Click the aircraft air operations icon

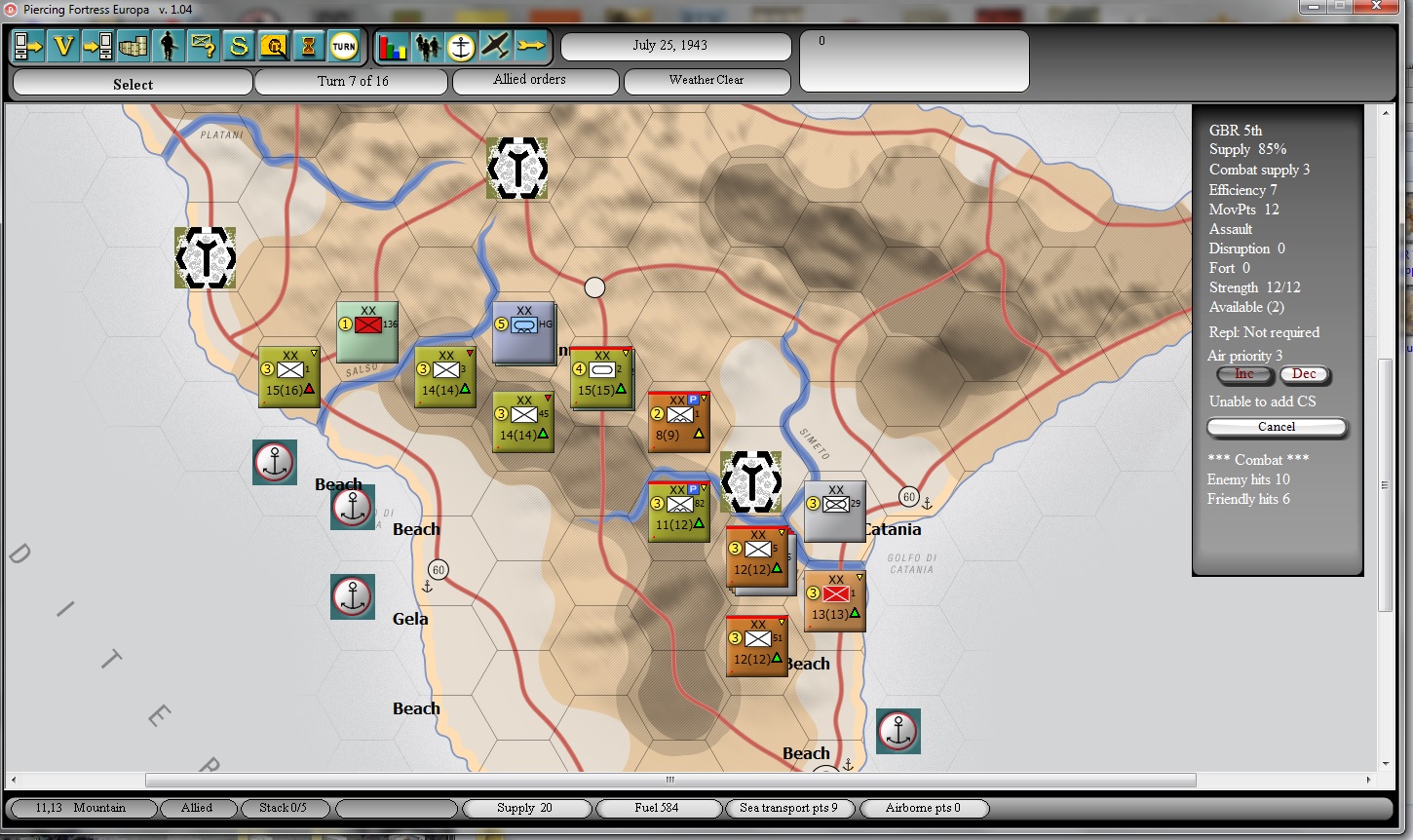[x=493, y=46]
